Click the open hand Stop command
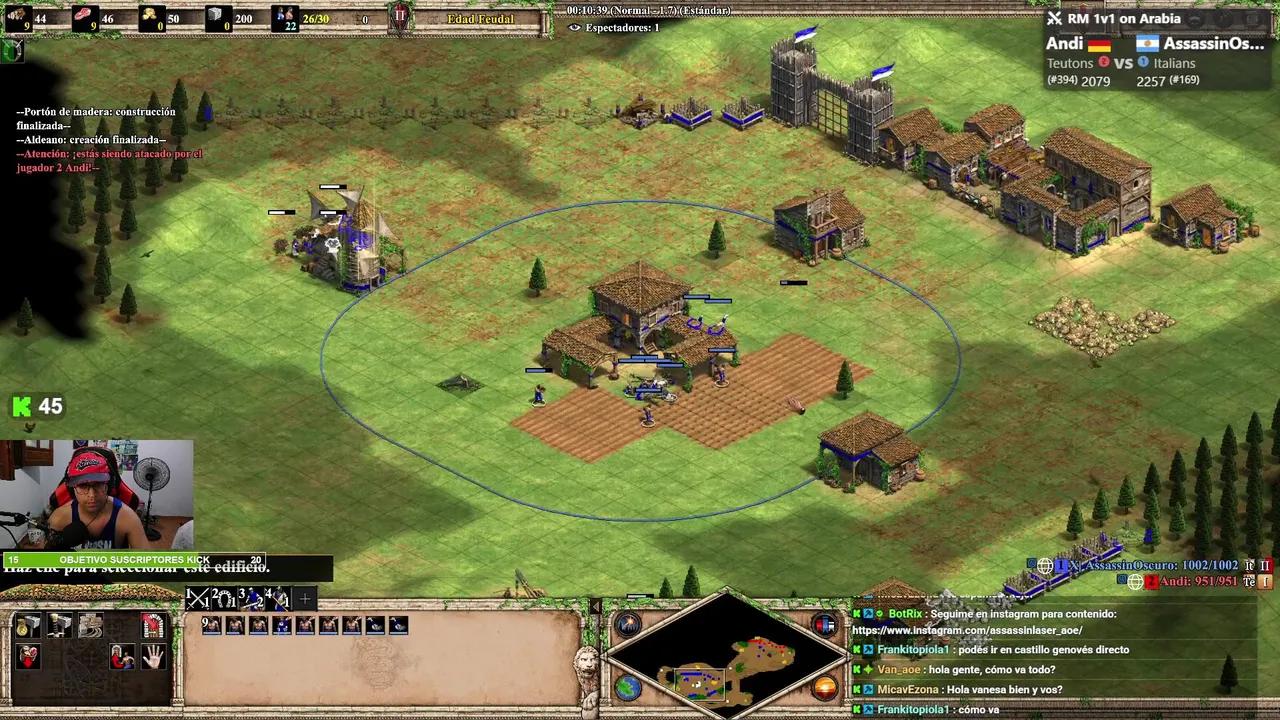This screenshot has width=1280, height=720. tap(153, 657)
